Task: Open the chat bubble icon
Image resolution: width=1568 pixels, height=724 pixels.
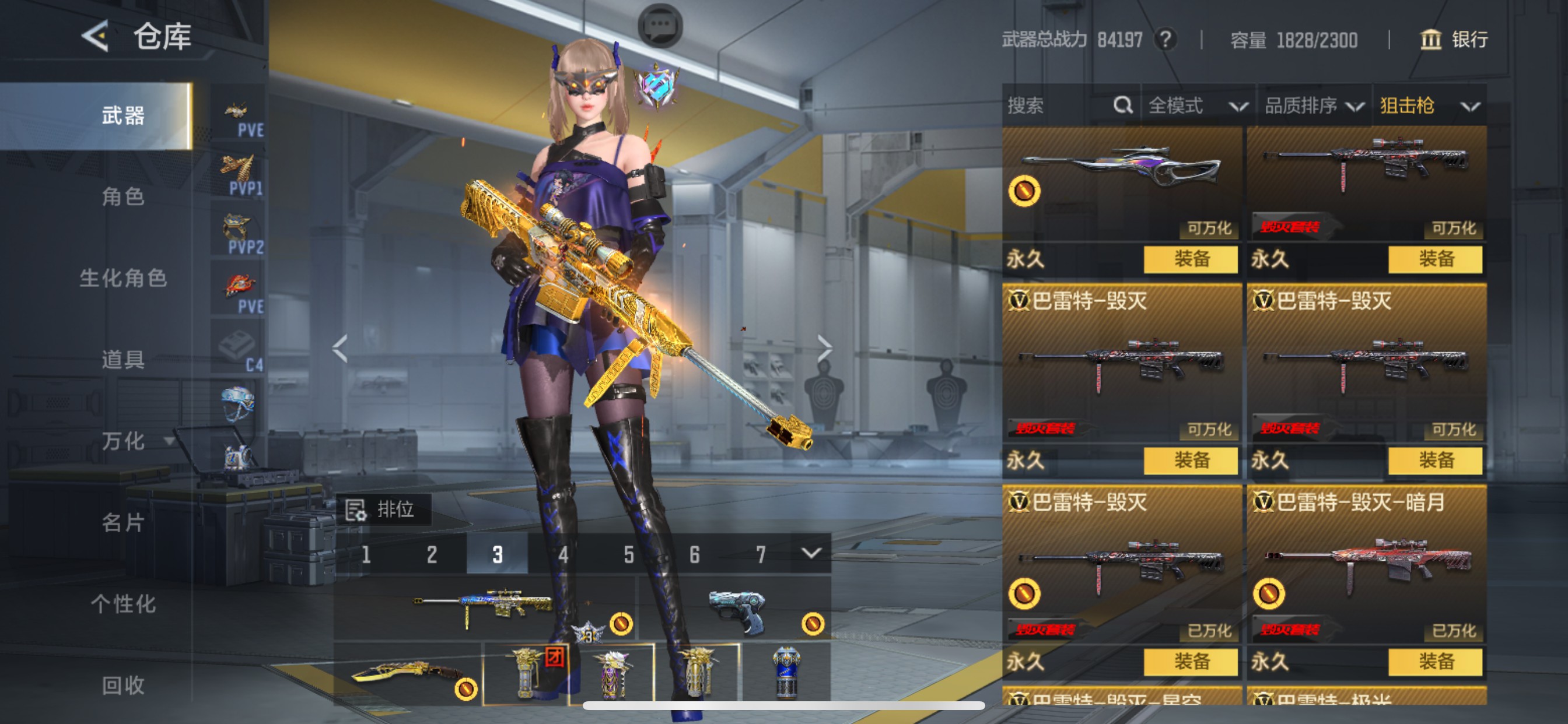Action: tap(660, 26)
